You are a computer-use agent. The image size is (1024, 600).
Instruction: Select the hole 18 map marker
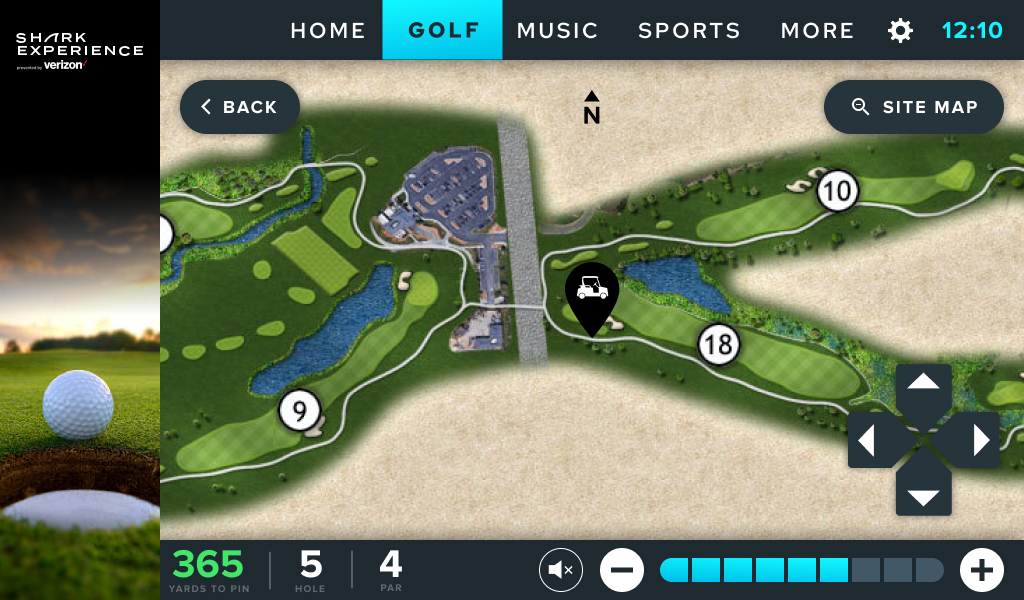(718, 345)
